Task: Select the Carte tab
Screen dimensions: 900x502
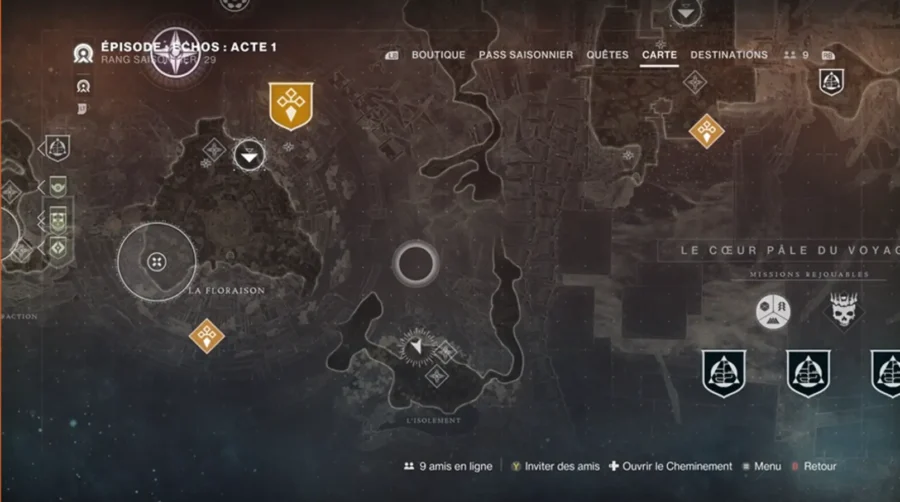Action: [660, 55]
